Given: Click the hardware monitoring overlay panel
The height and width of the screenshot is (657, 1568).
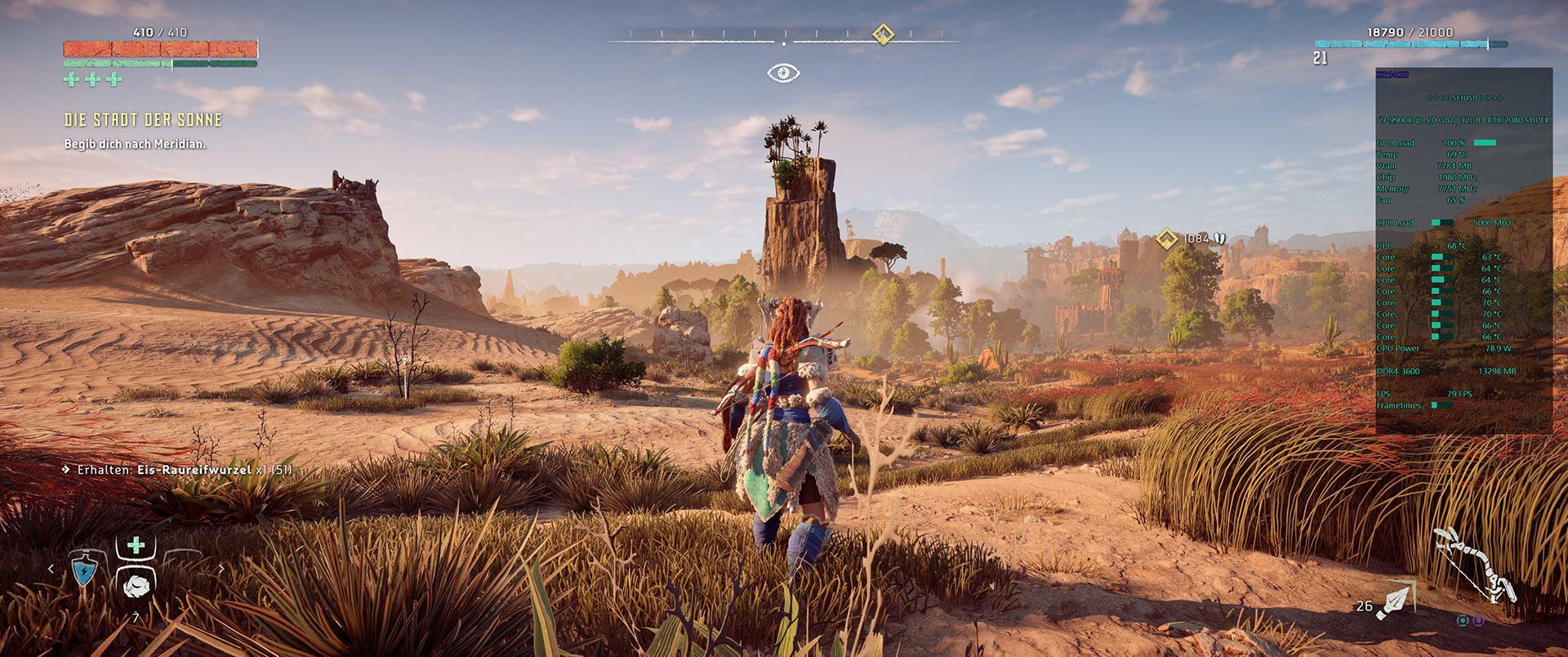Looking at the screenshot, I should tap(1463, 250).
